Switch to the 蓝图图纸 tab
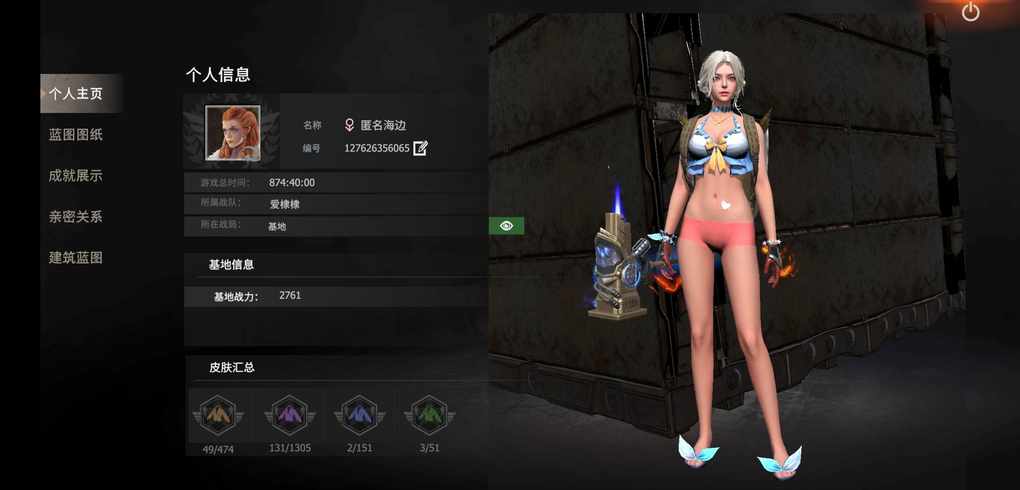 76,135
